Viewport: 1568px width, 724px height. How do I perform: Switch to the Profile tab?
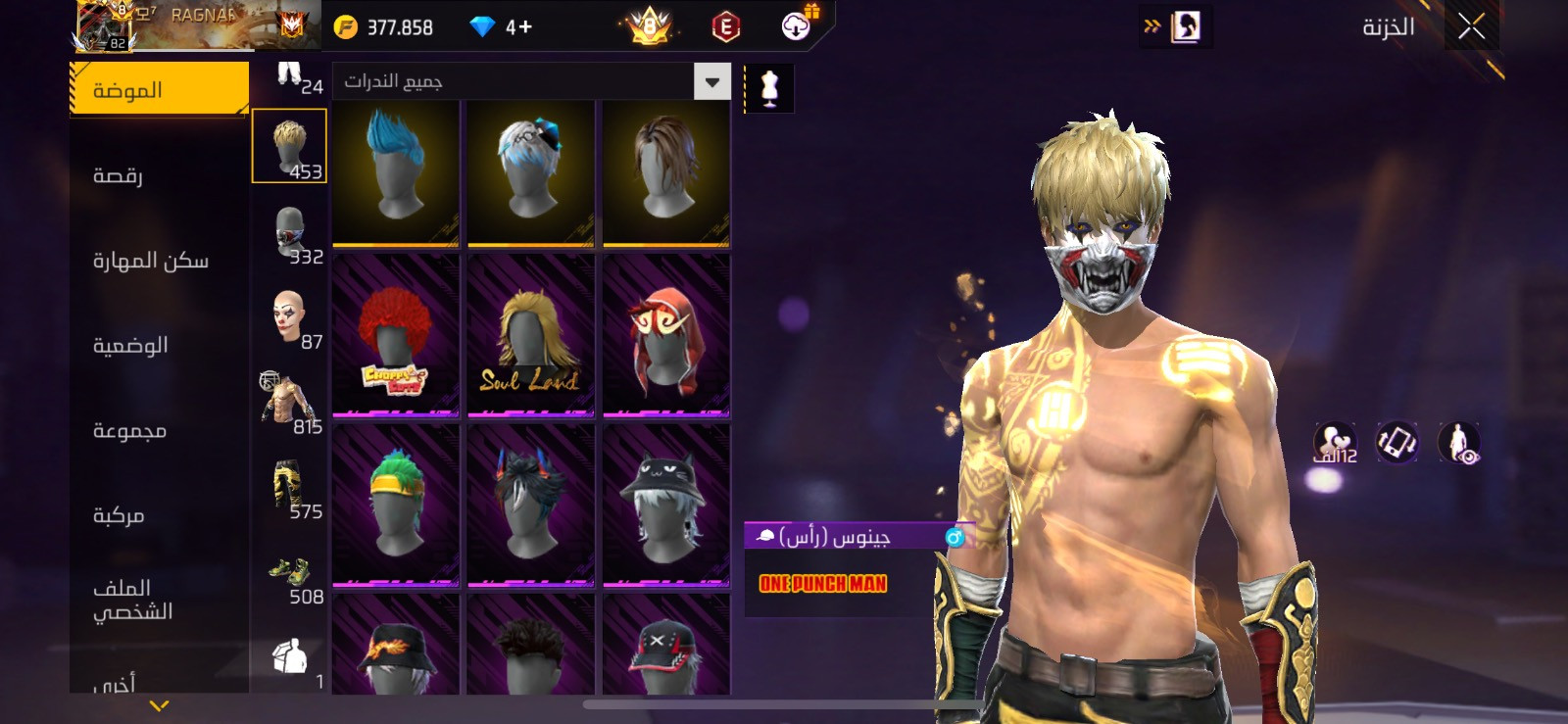point(132,600)
